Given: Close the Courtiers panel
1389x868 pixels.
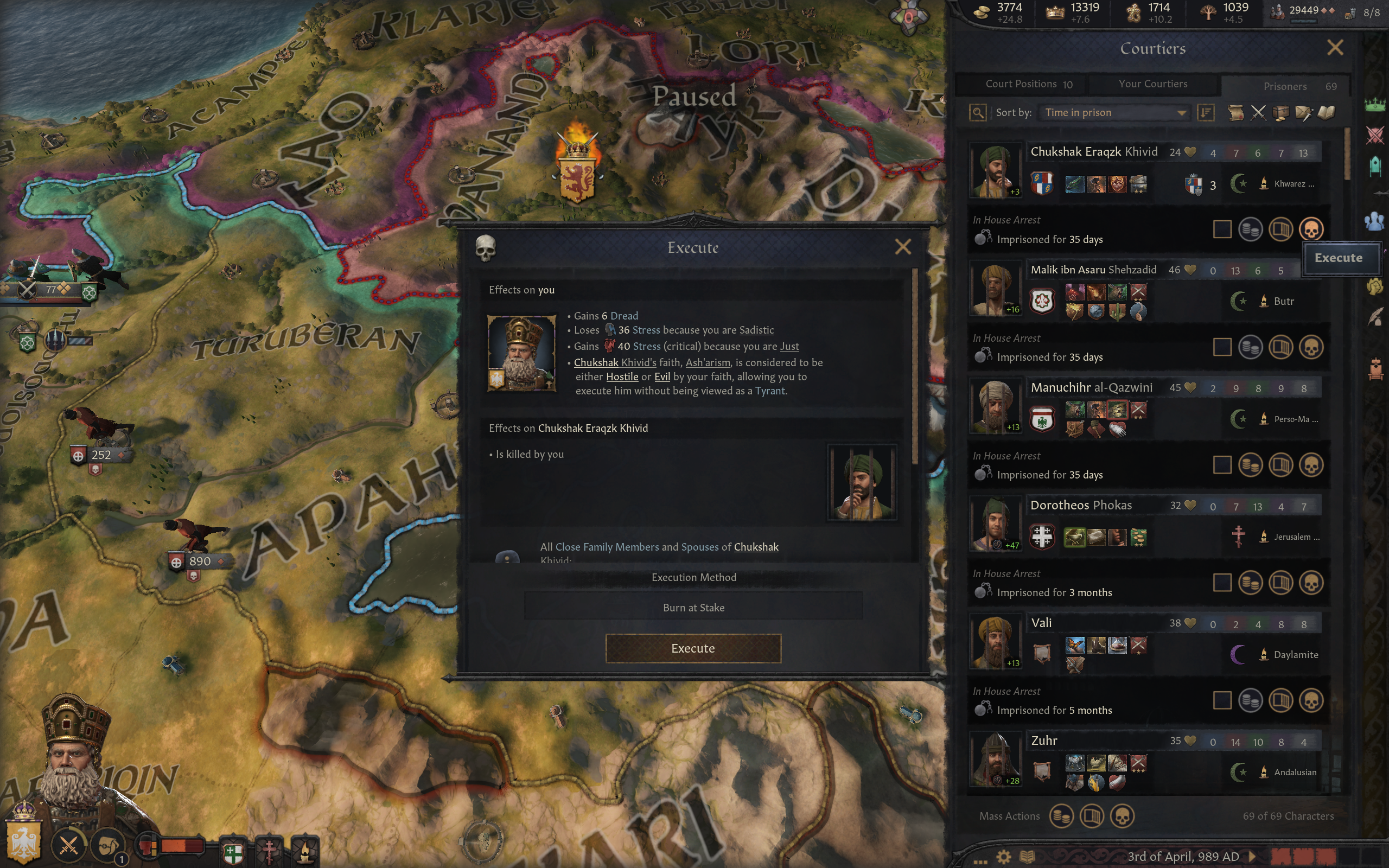Looking at the screenshot, I should coord(1335,48).
